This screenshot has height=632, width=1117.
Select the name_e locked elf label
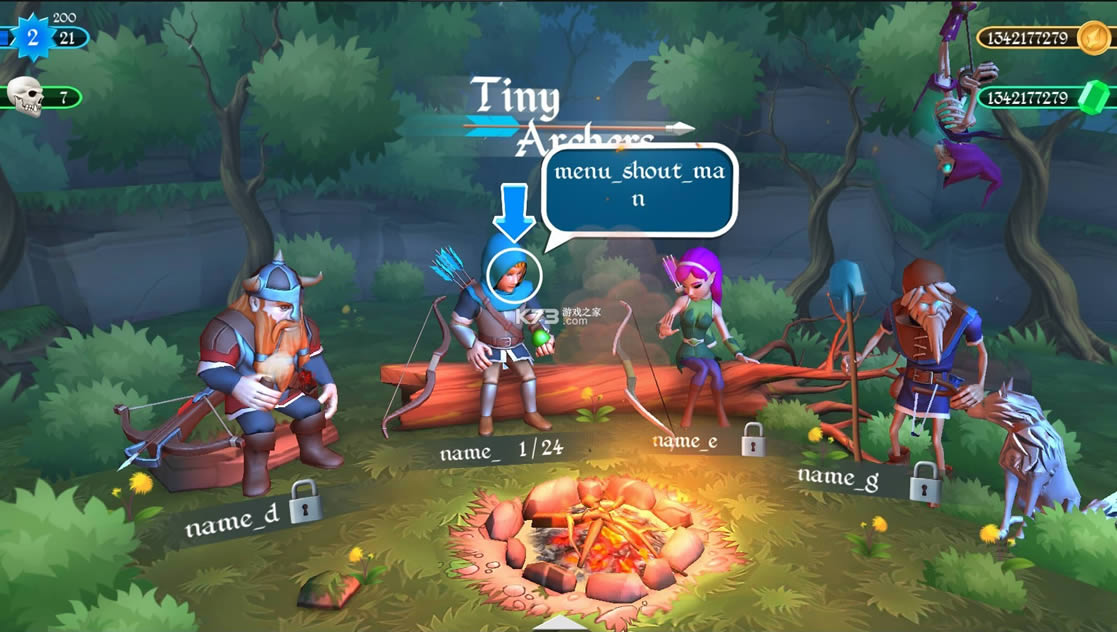pyautogui.click(x=708, y=440)
